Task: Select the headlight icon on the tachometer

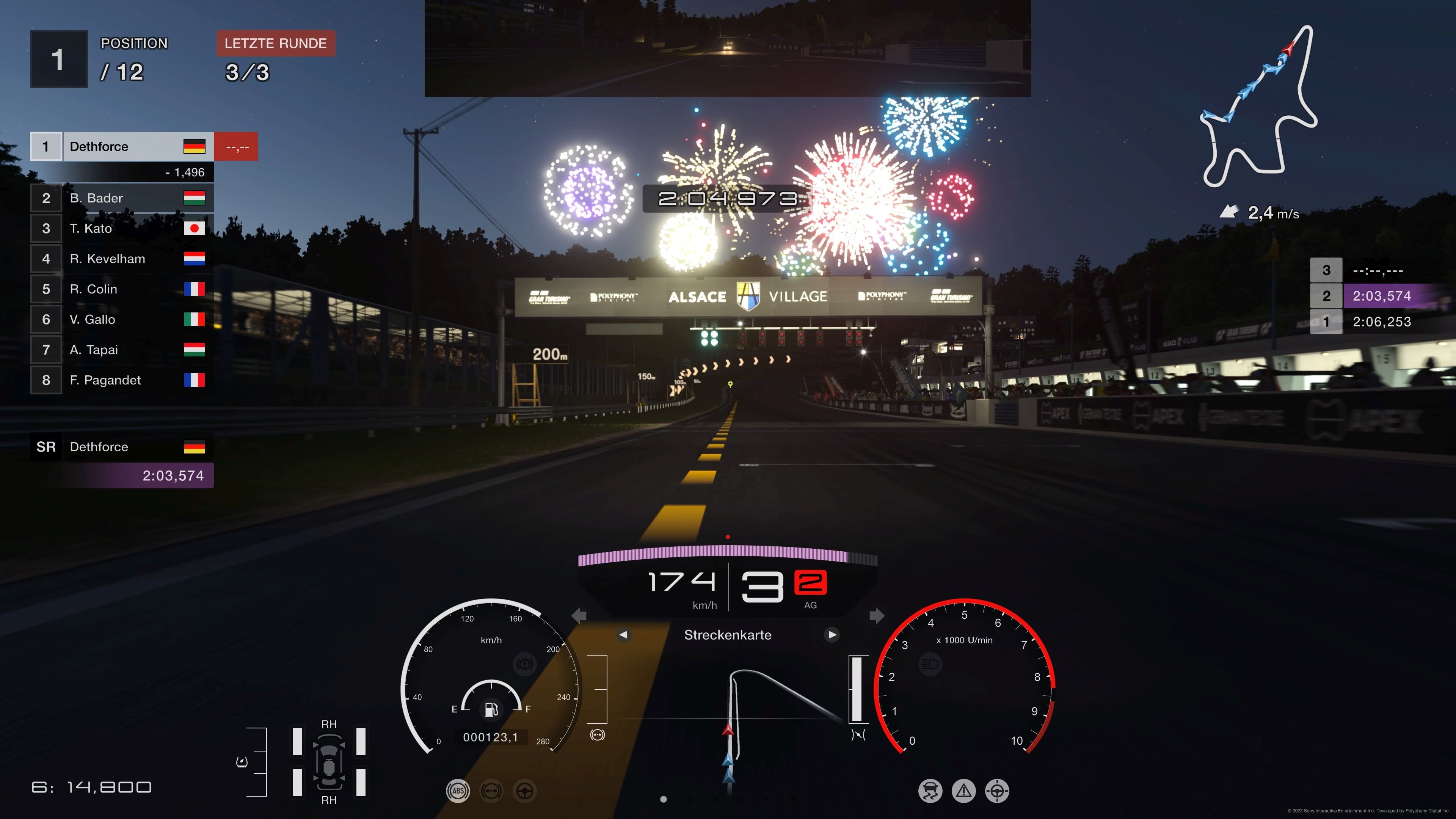Action: click(930, 664)
